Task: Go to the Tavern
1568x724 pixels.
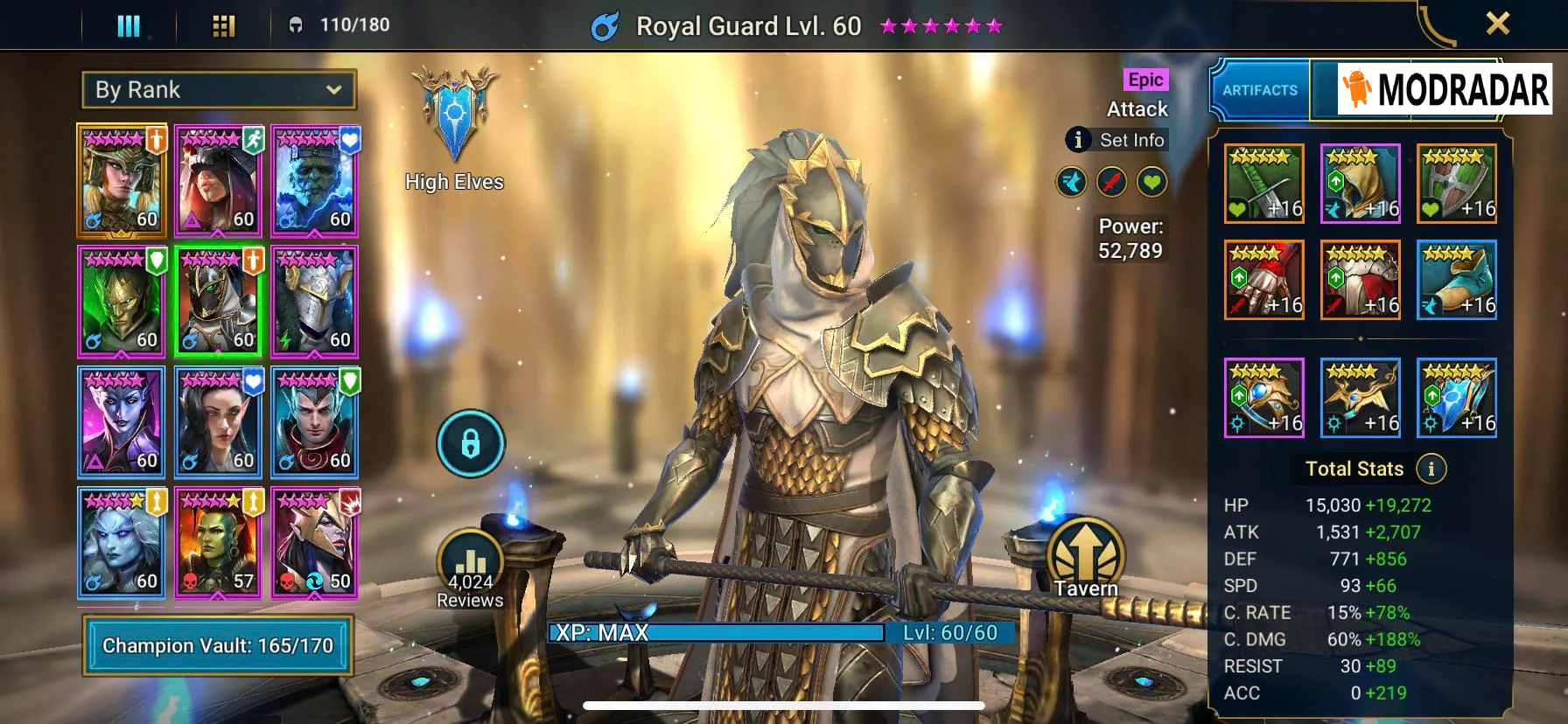Action: 1086,560
